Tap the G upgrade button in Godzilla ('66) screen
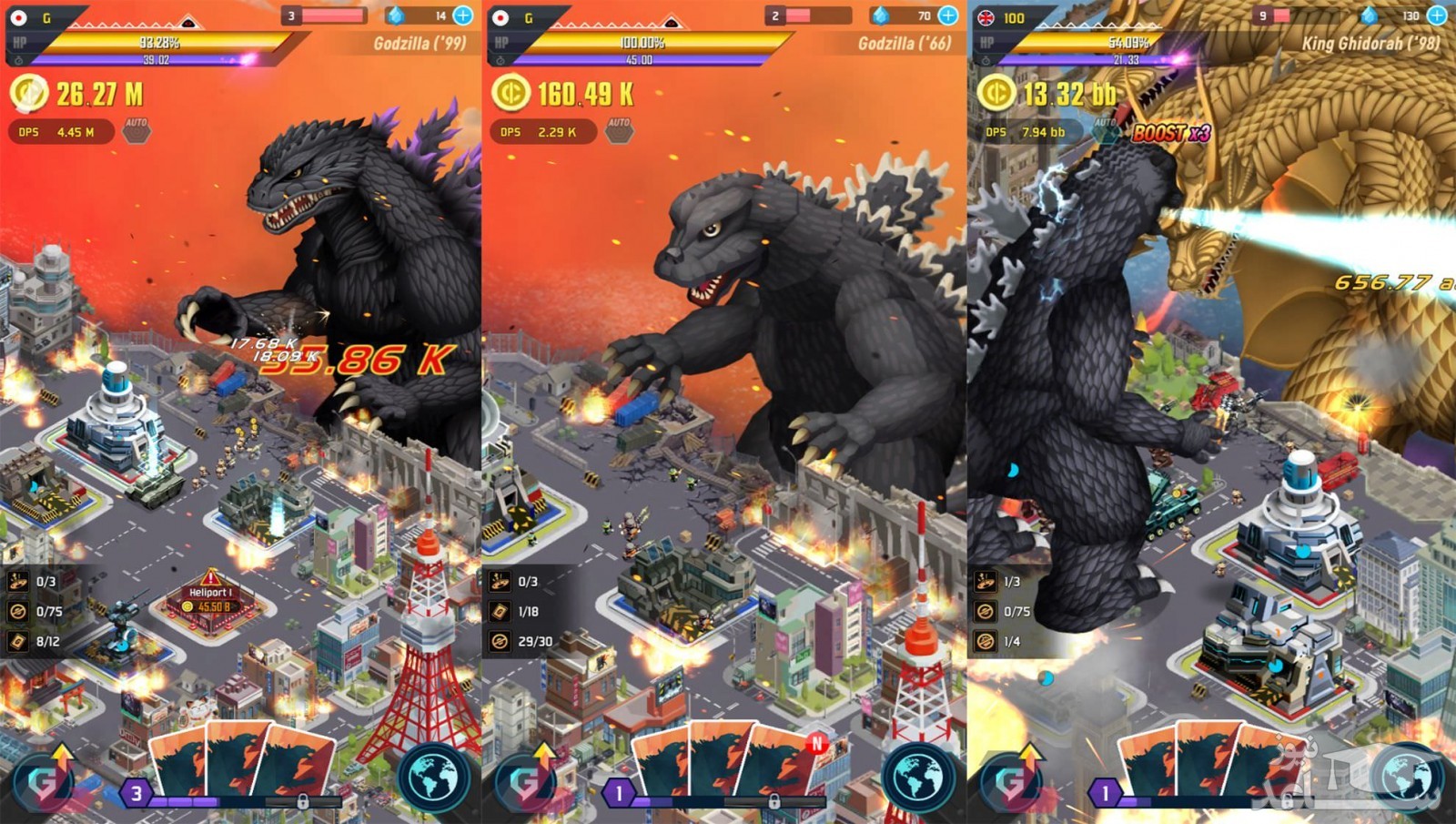This screenshot has width=1456, height=824. point(528,778)
